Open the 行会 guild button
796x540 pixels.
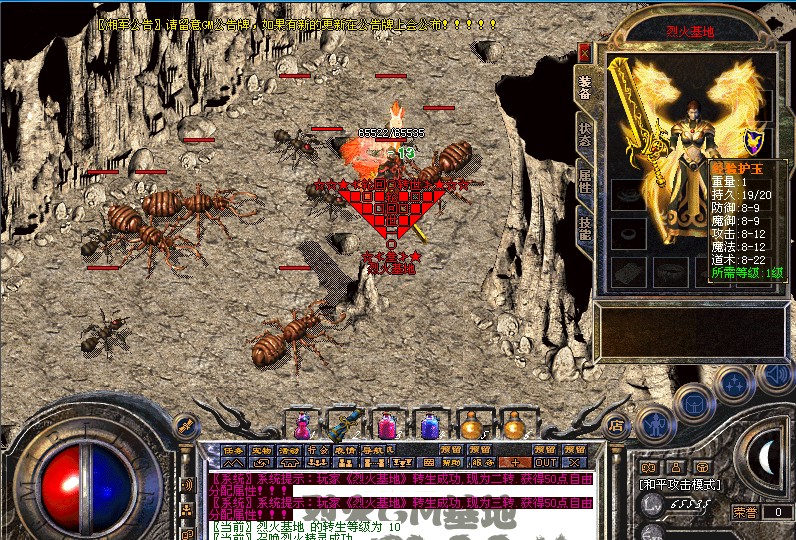point(317,450)
